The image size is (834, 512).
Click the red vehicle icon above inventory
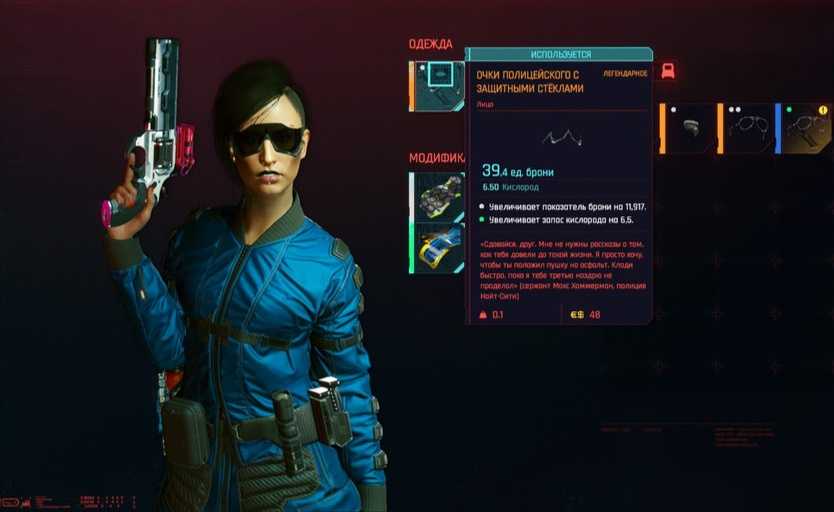(668, 71)
